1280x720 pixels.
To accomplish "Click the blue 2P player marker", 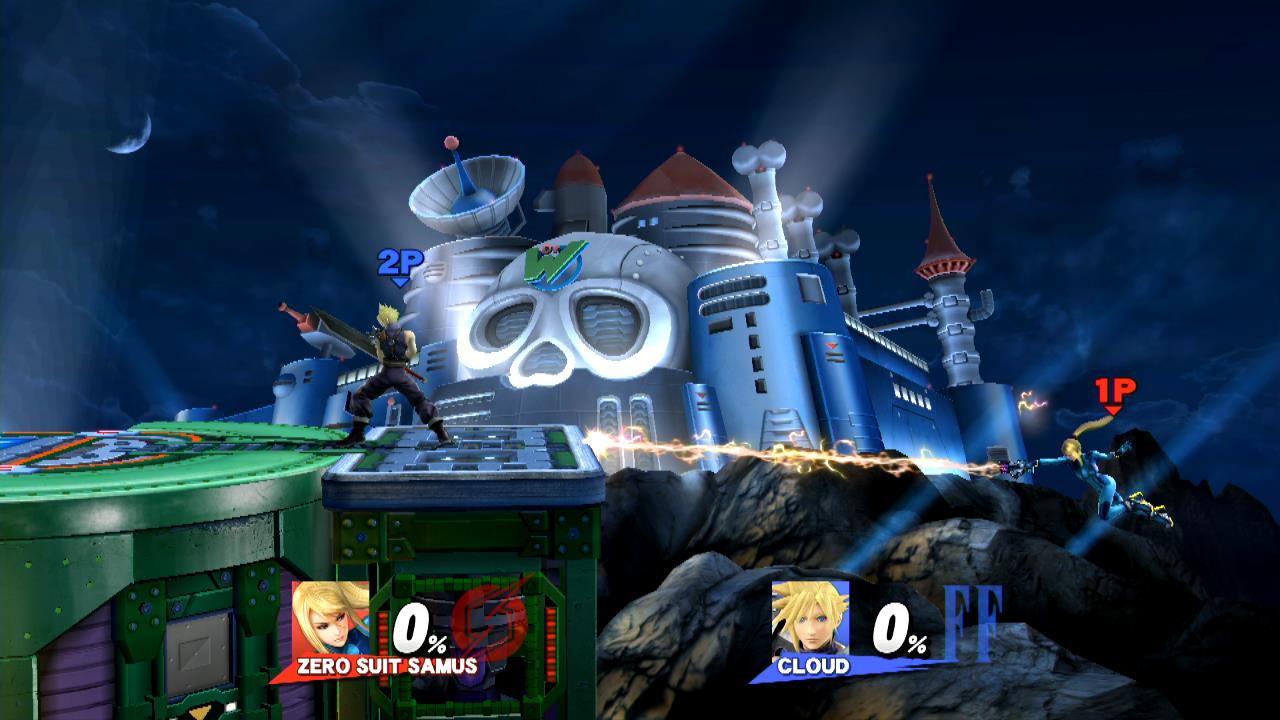I will 400,265.
